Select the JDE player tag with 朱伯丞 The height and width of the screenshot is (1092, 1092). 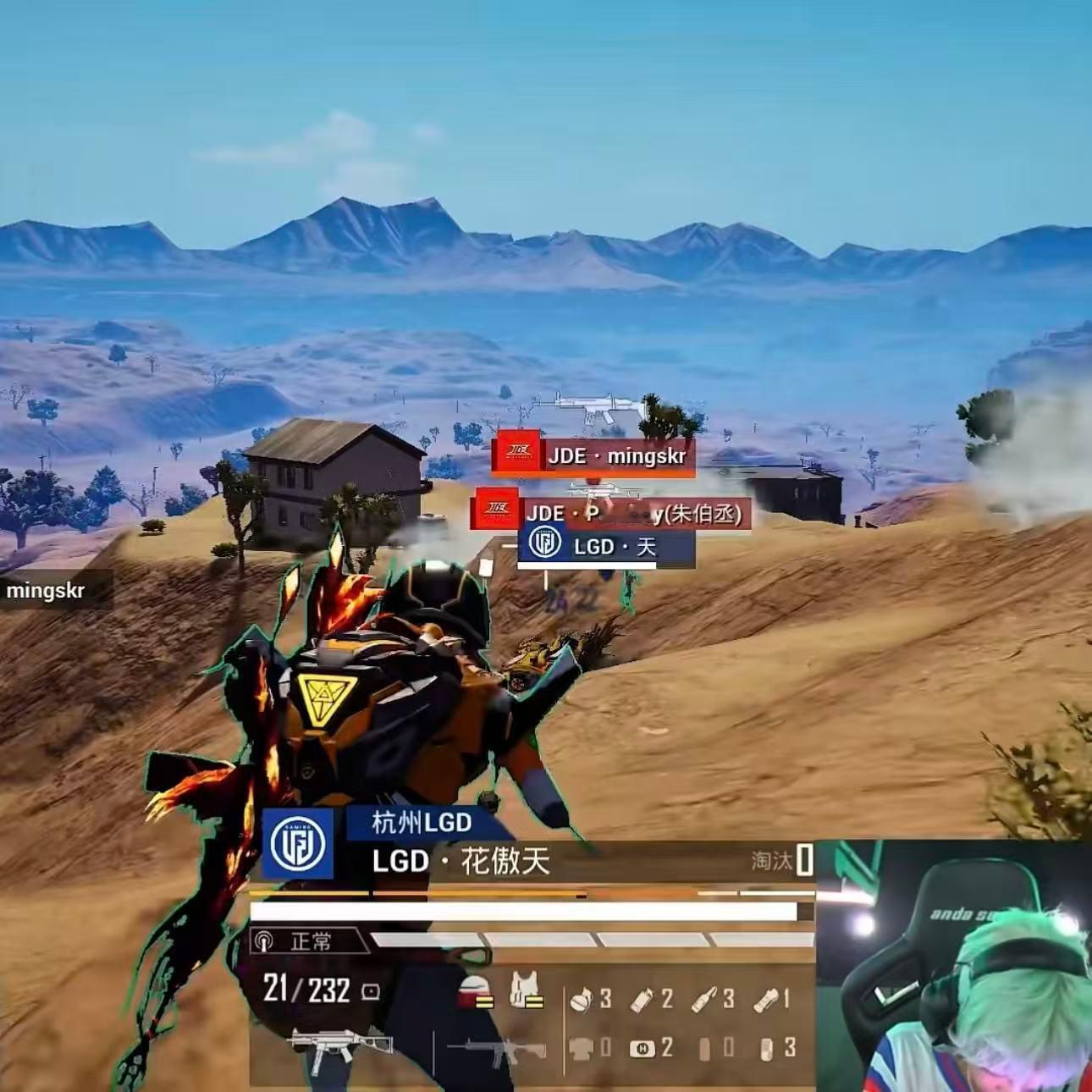(609, 512)
